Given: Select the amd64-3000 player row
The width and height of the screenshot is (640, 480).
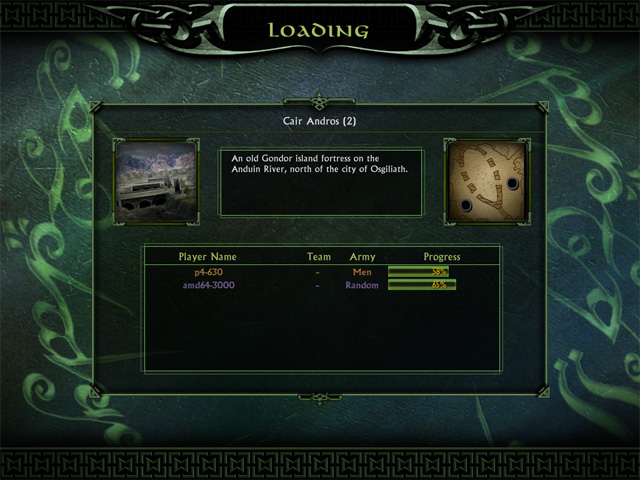Looking at the screenshot, I should (x=206, y=285).
